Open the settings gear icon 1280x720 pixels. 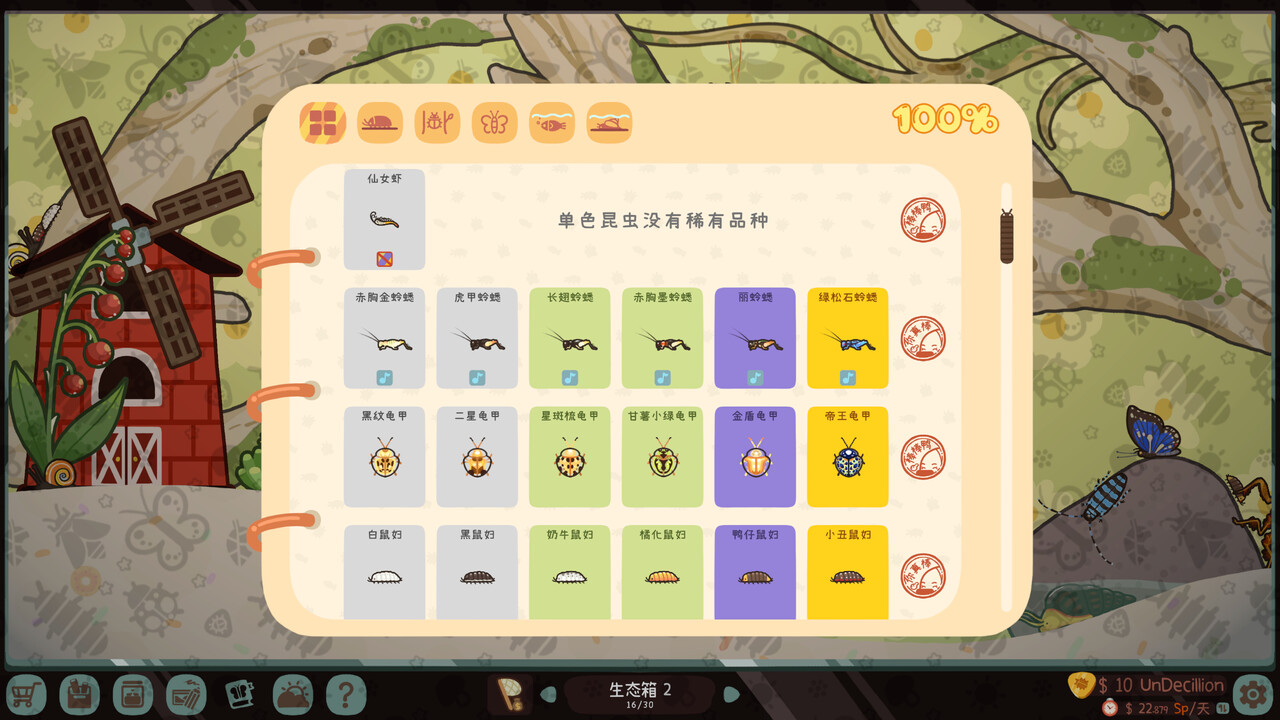[x=1252, y=694]
